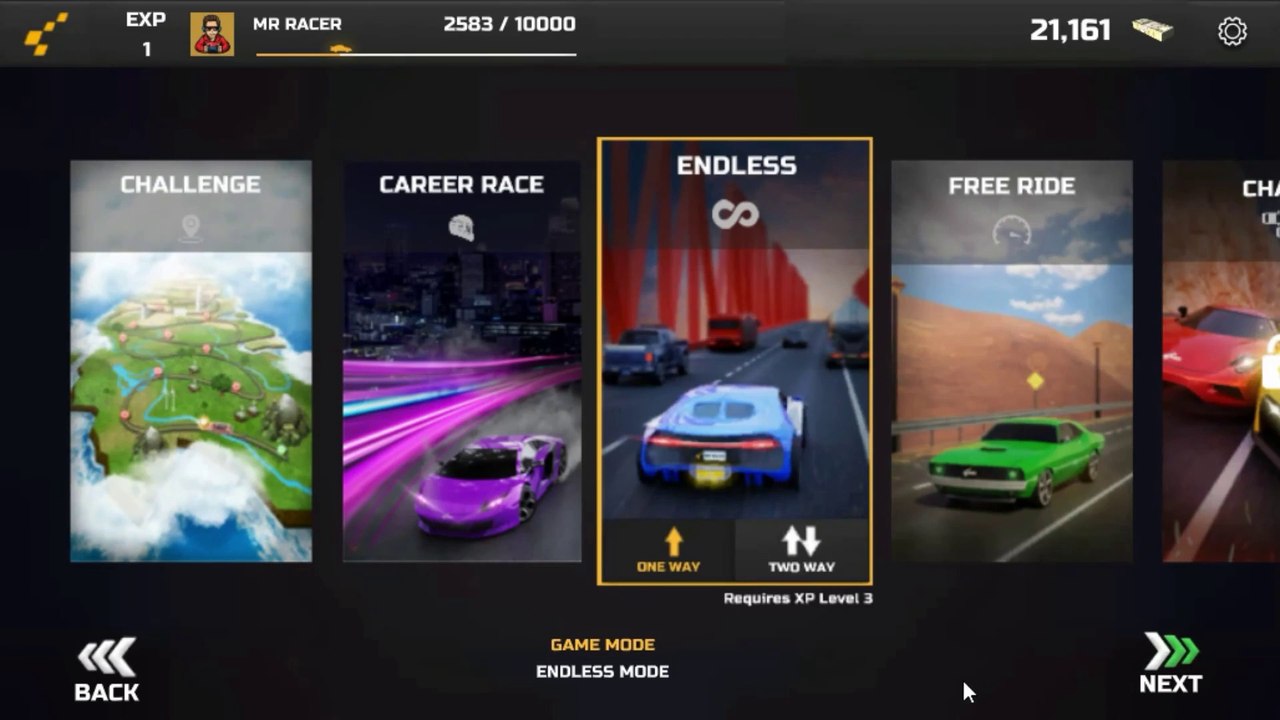The image size is (1280, 720).
Task: Open the MR RACER profile avatar
Action: [x=212, y=34]
